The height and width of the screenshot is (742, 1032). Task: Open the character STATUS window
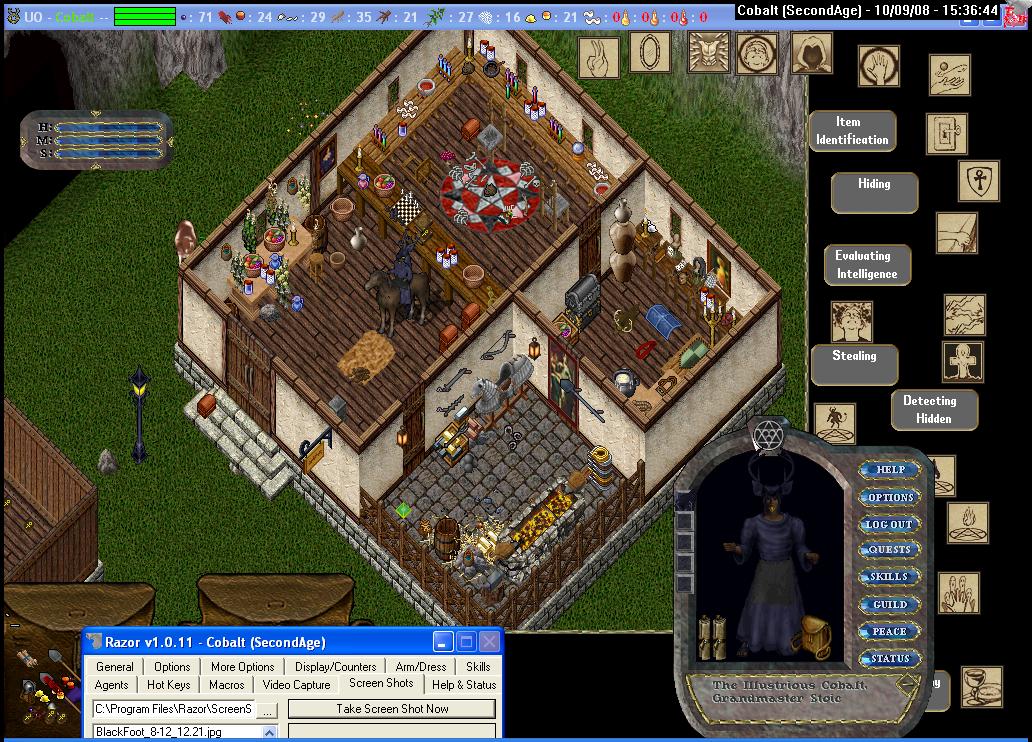(x=889, y=658)
